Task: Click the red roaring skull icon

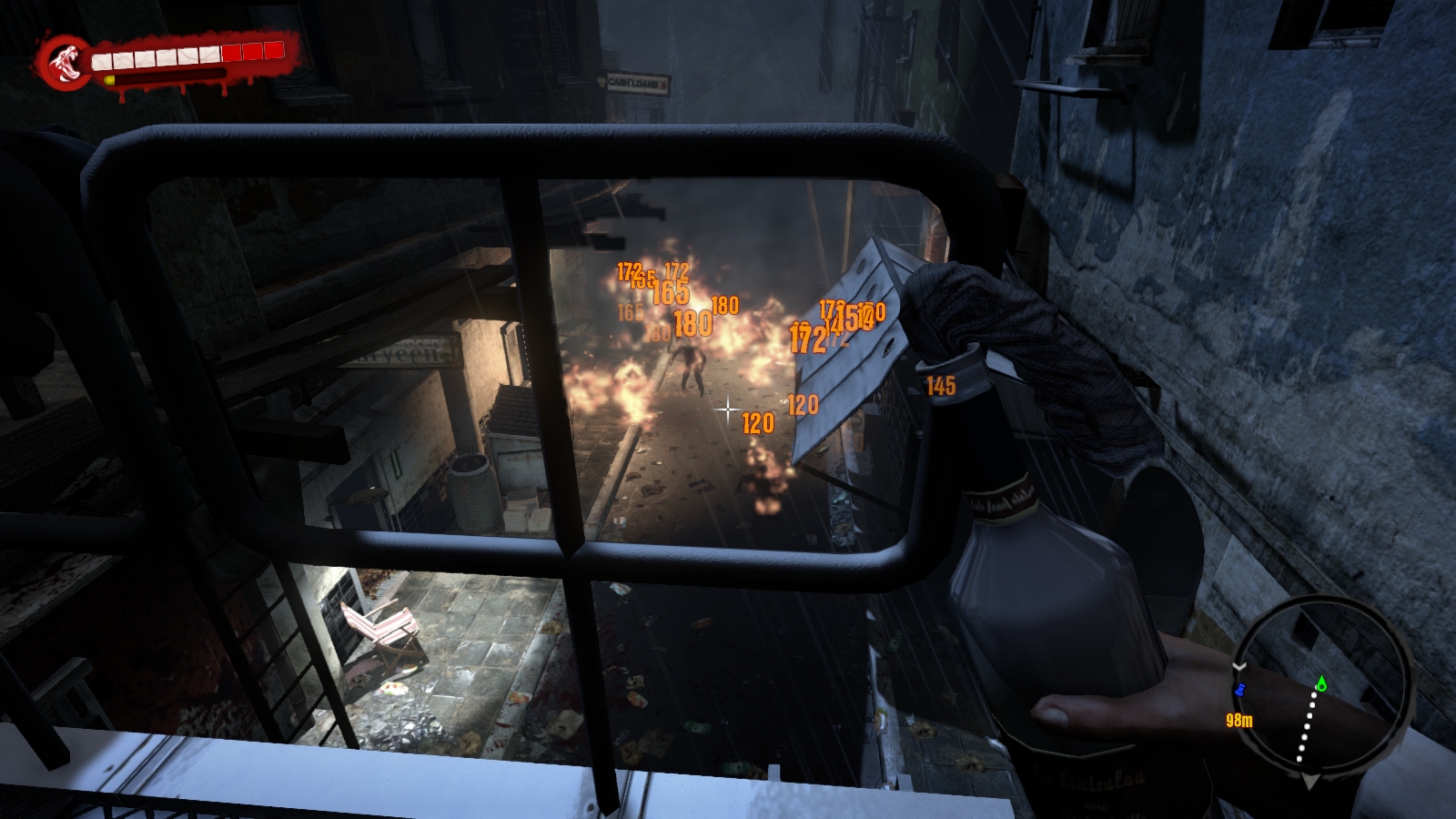Action: coord(64,60)
